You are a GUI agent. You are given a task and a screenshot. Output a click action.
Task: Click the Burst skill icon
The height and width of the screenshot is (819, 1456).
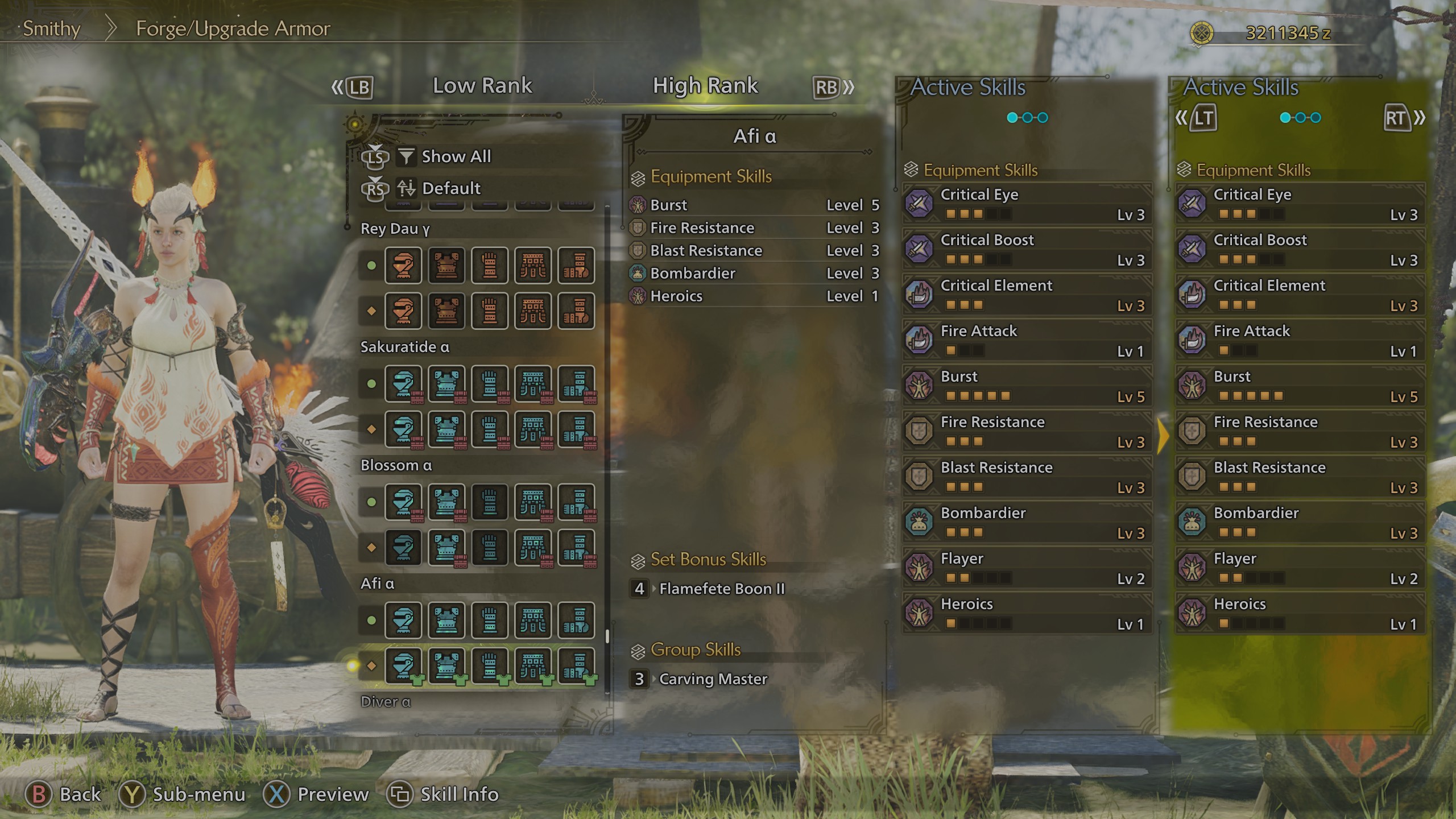919,386
